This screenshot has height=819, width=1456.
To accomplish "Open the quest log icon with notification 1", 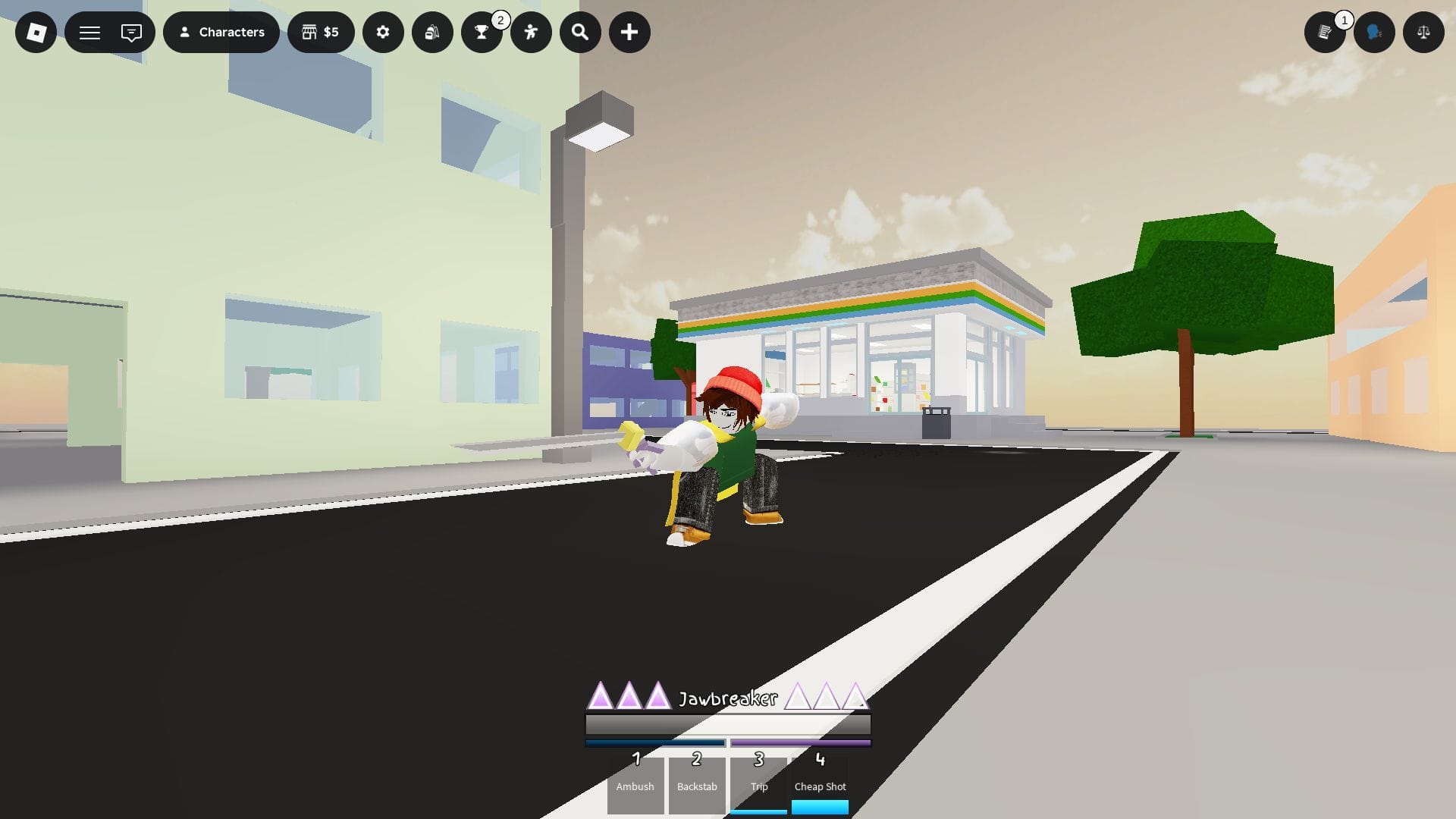I will pyautogui.click(x=1326, y=32).
